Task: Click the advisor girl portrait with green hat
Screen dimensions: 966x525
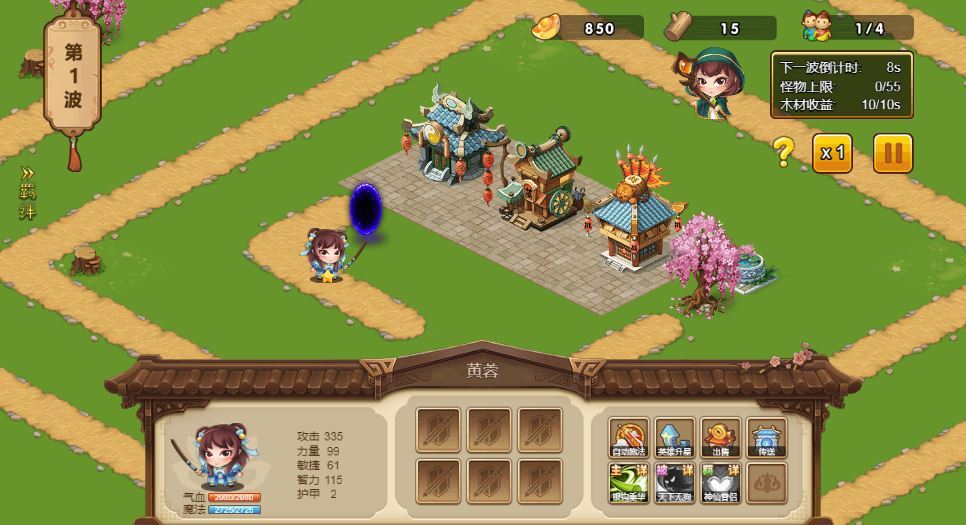Action: coord(713,80)
